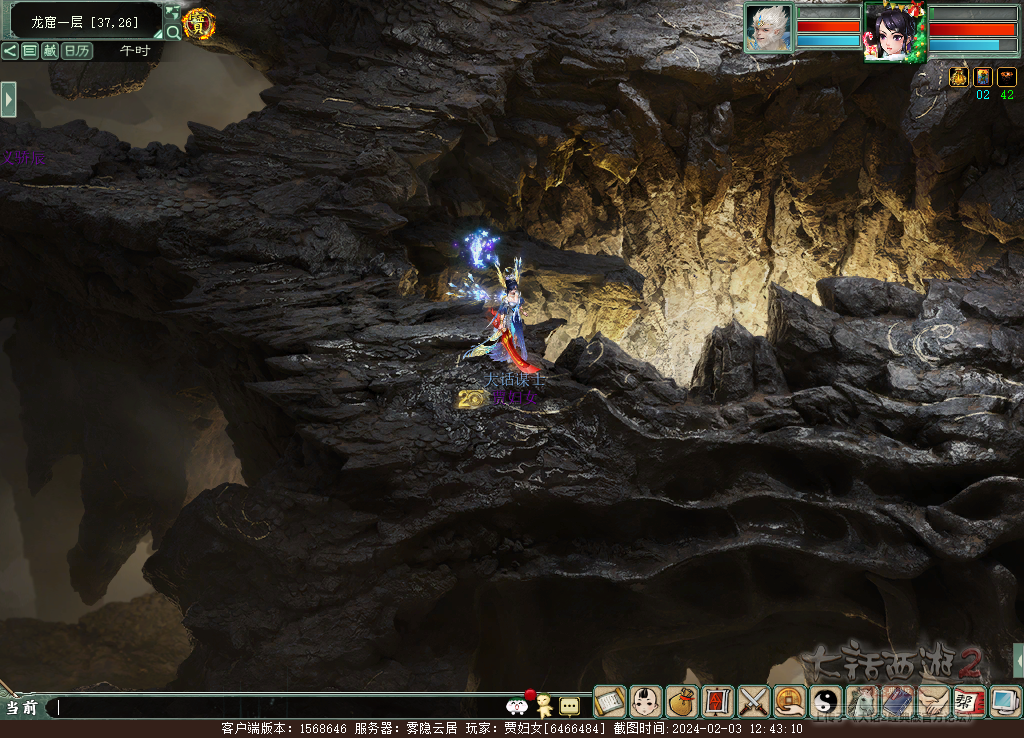The height and width of the screenshot is (738, 1024).
Task: Expand the left-edge arrow panel
Action: point(8,99)
